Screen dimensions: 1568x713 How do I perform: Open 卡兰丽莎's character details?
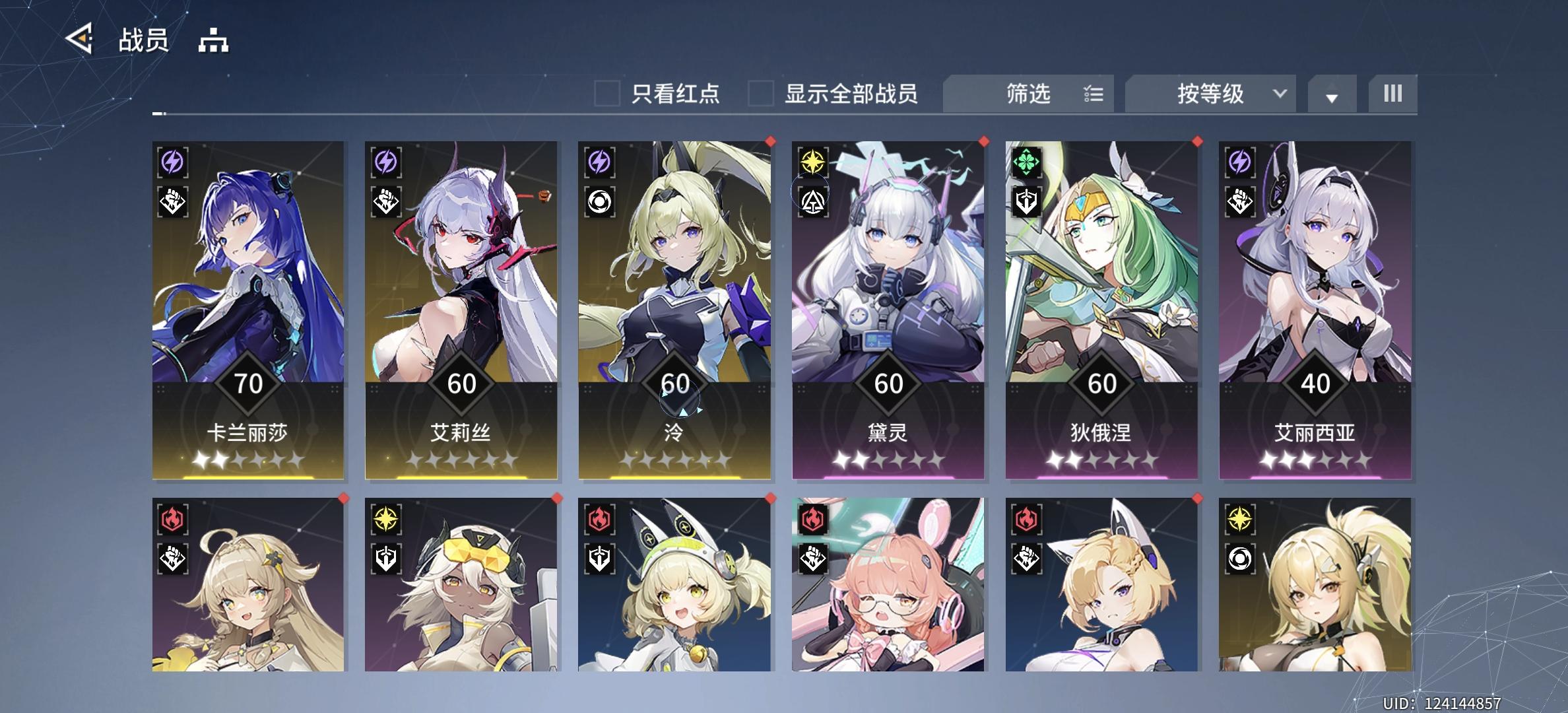(247, 297)
